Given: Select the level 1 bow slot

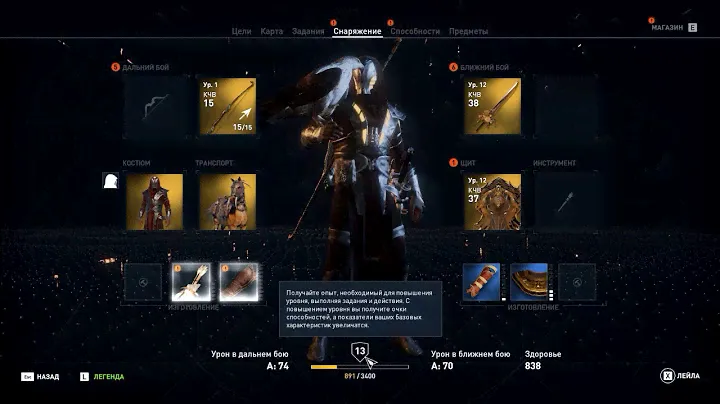Looking at the screenshot, I should (227, 106).
